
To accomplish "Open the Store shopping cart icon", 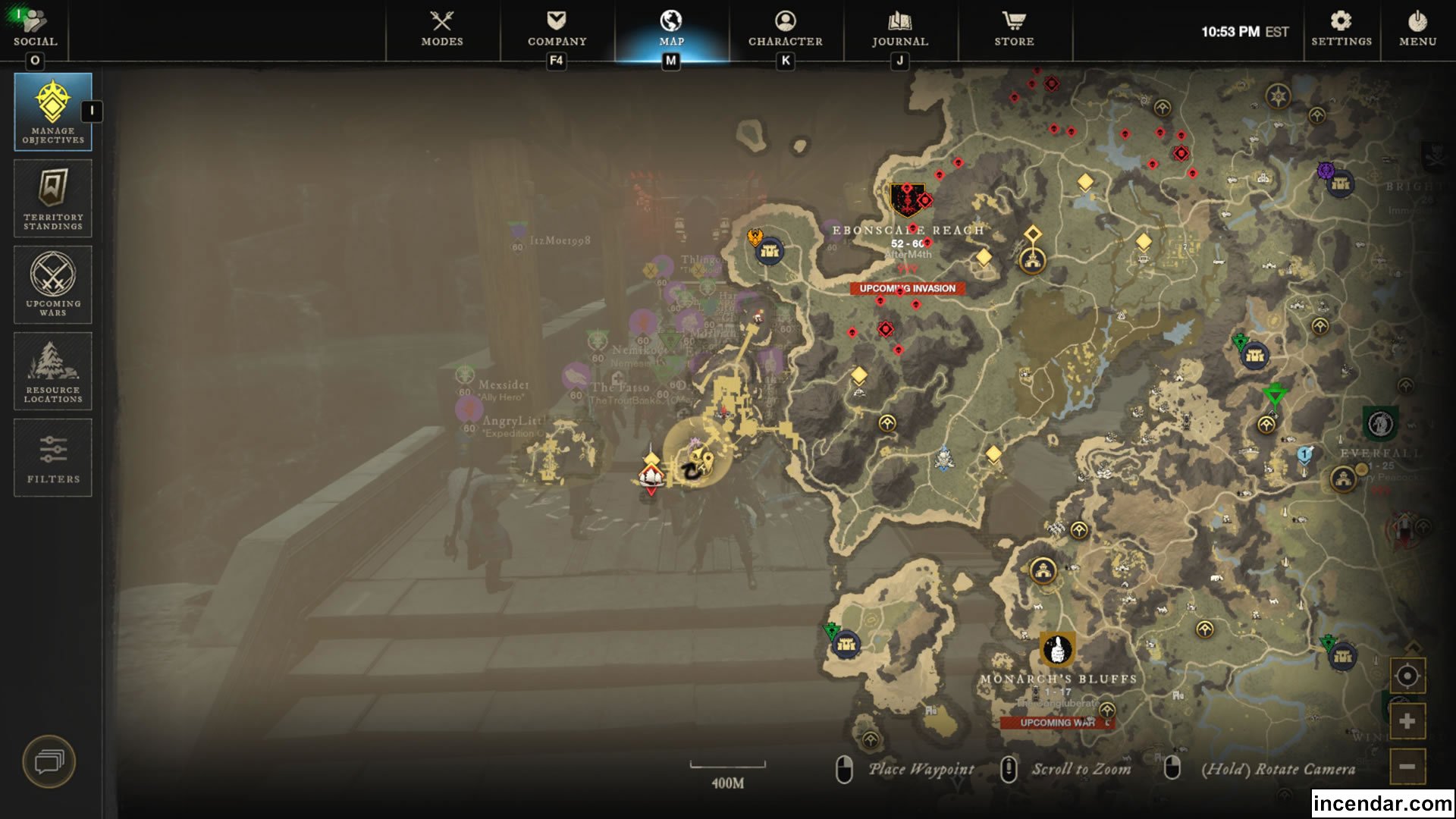I will point(1013,25).
